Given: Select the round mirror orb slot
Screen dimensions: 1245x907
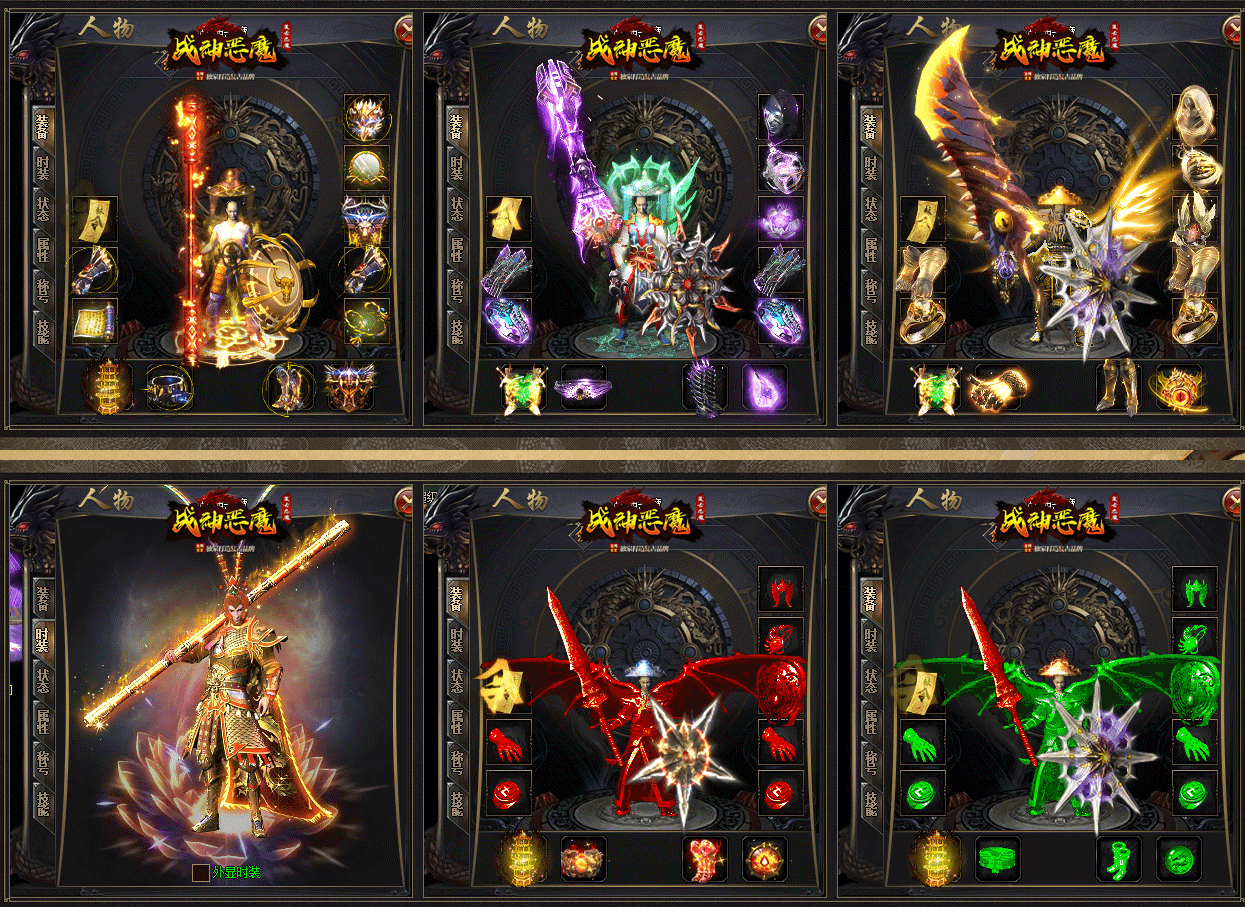Looking at the screenshot, I should (x=366, y=168).
